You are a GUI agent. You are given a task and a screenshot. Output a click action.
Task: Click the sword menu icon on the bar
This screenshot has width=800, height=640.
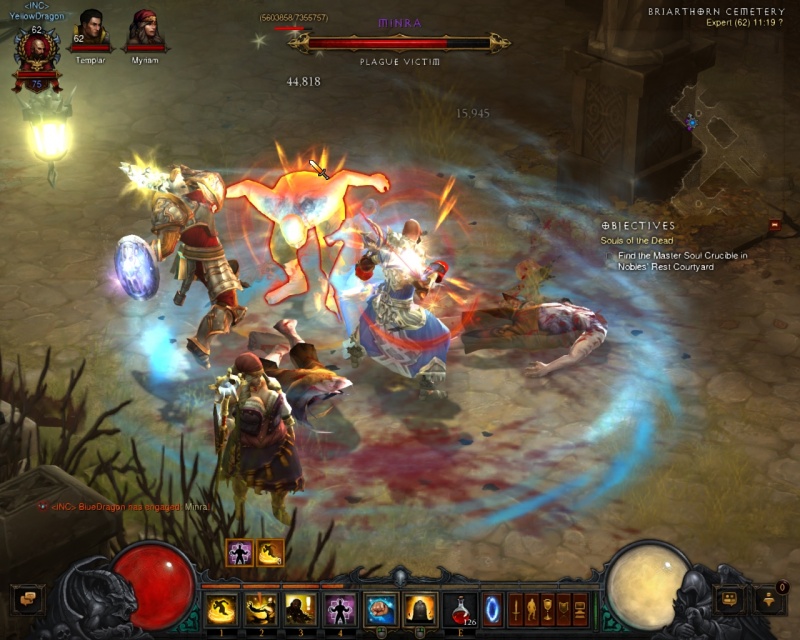click(516, 608)
